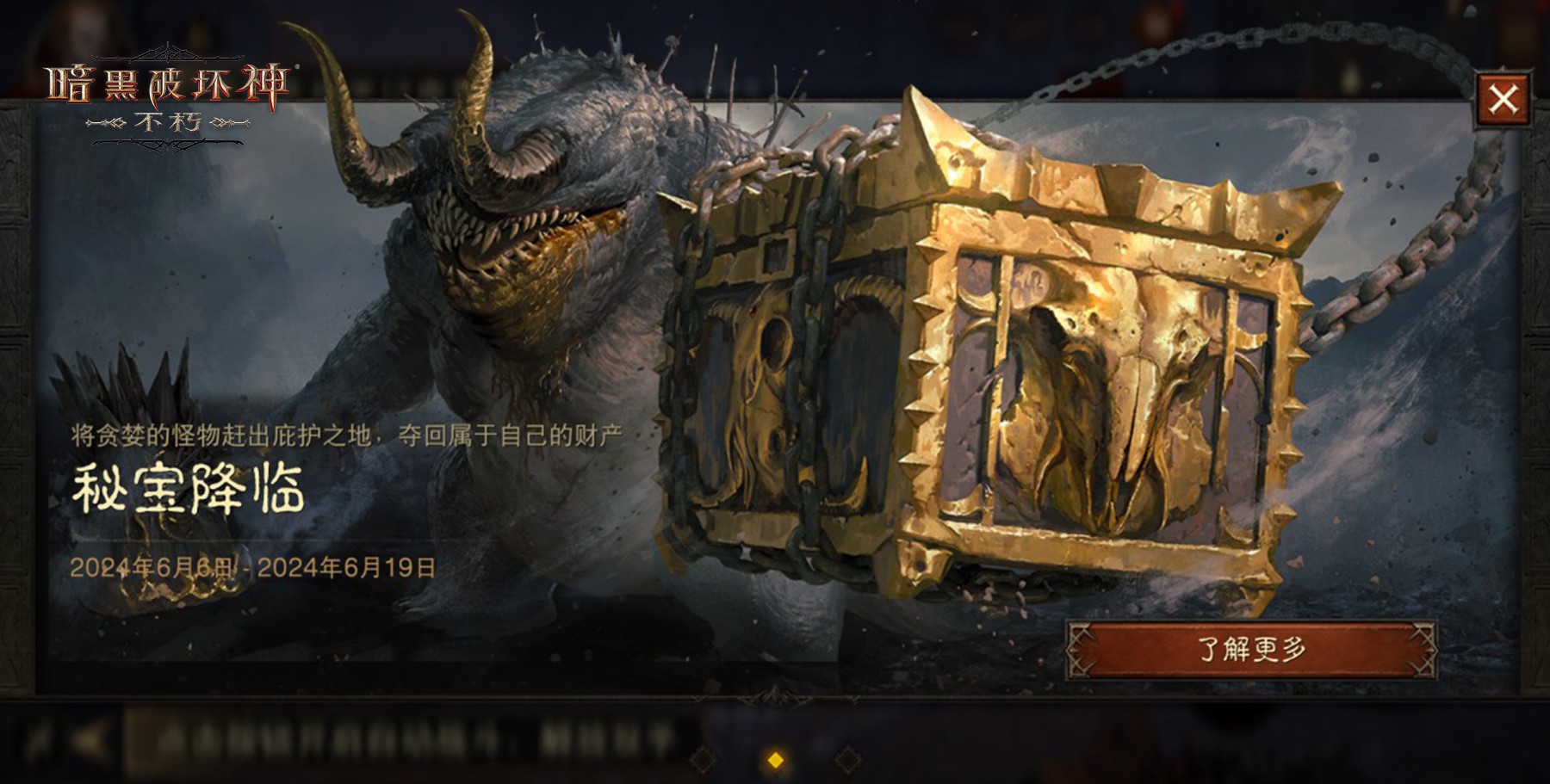The image size is (1550, 784).
Task: Go to the last page indicator diamond
Action: pos(848,759)
